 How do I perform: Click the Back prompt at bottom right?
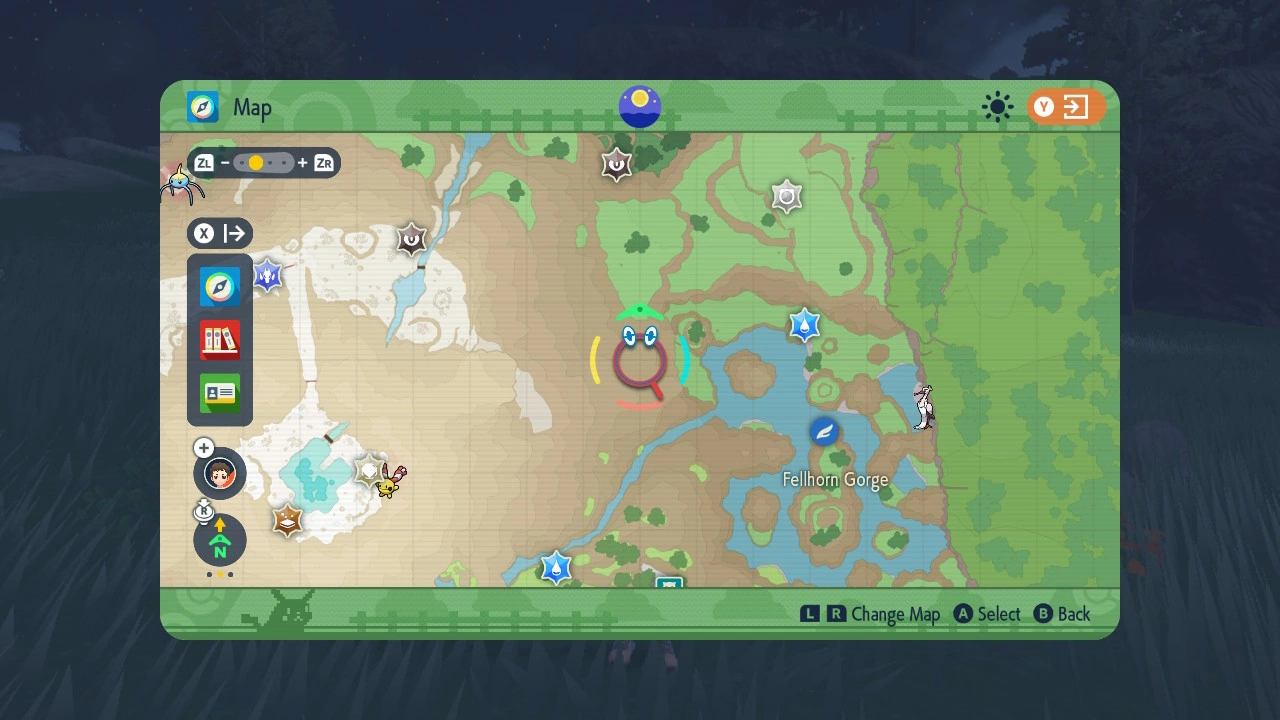point(1062,613)
